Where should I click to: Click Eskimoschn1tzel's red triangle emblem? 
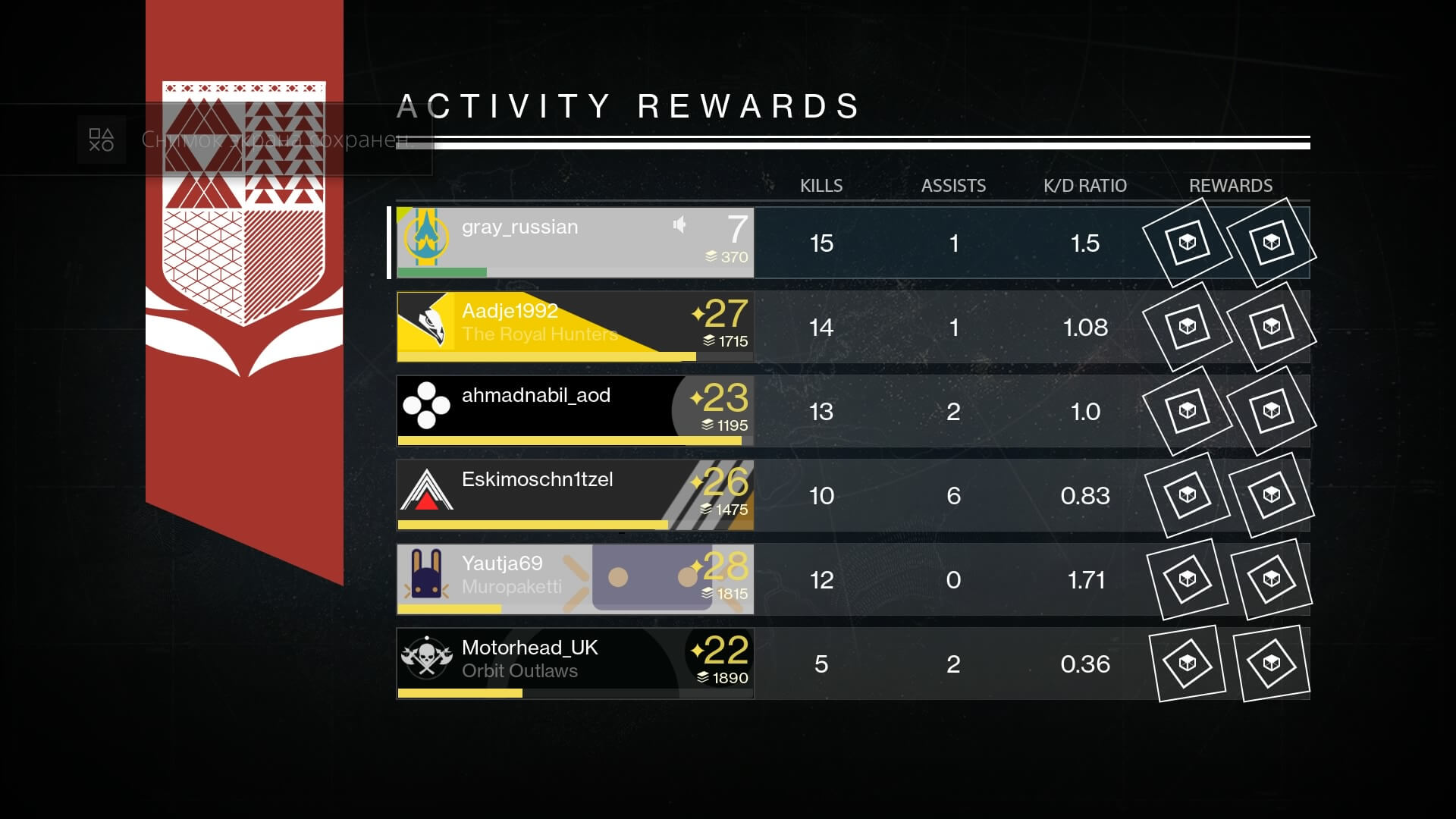pyautogui.click(x=427, y=489)
